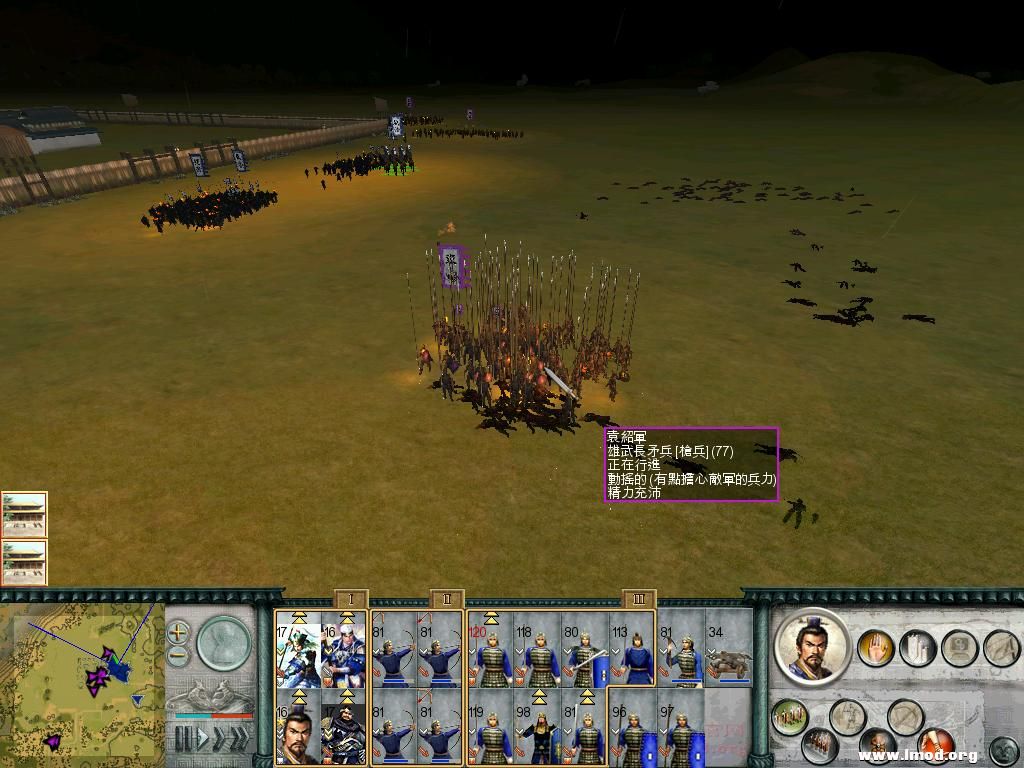Order halt with the raised hand button

pyautogui.click(x=876, y=649)
